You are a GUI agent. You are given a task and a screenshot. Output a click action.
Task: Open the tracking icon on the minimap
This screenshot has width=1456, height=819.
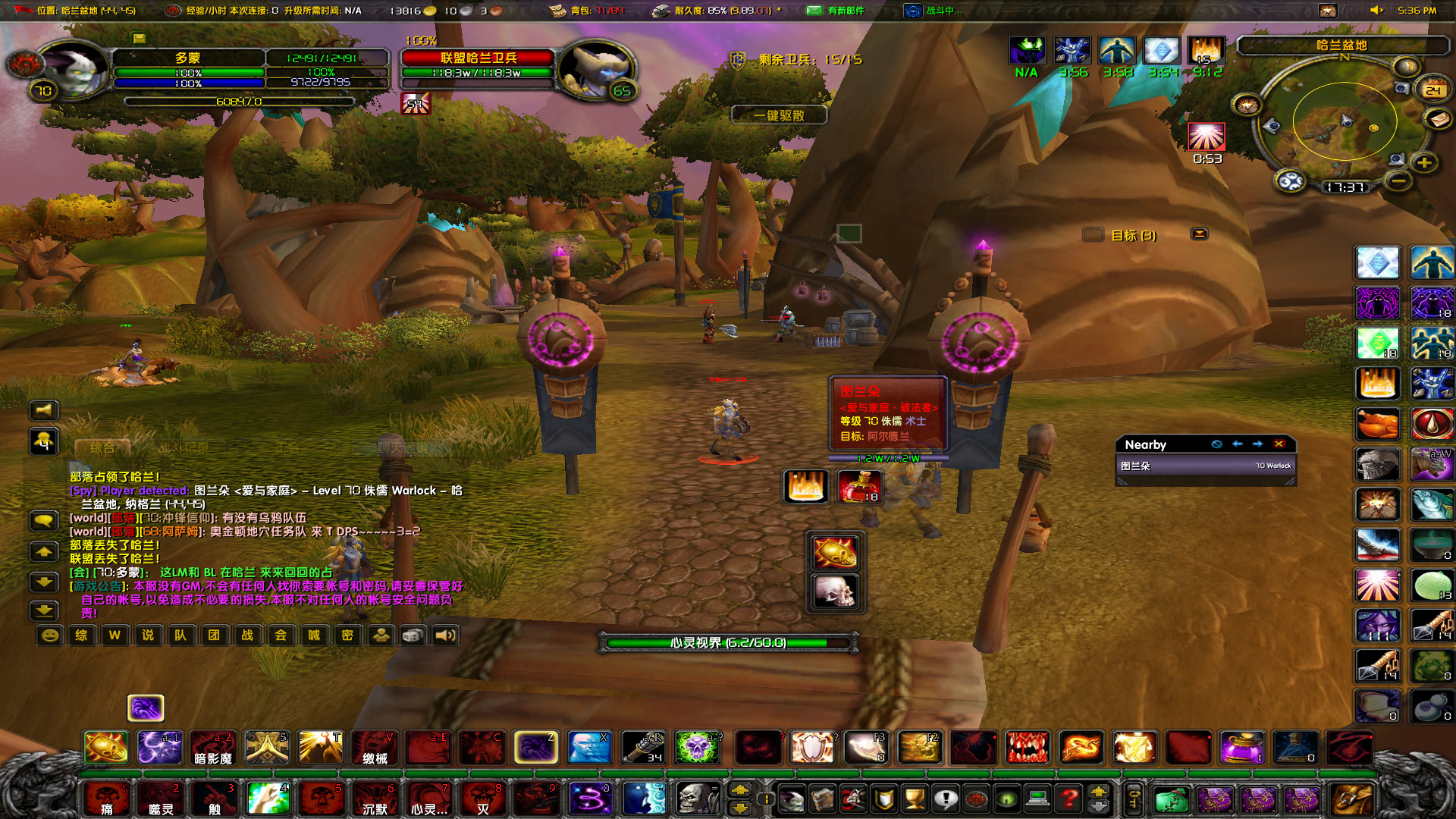click(1406, 66)
